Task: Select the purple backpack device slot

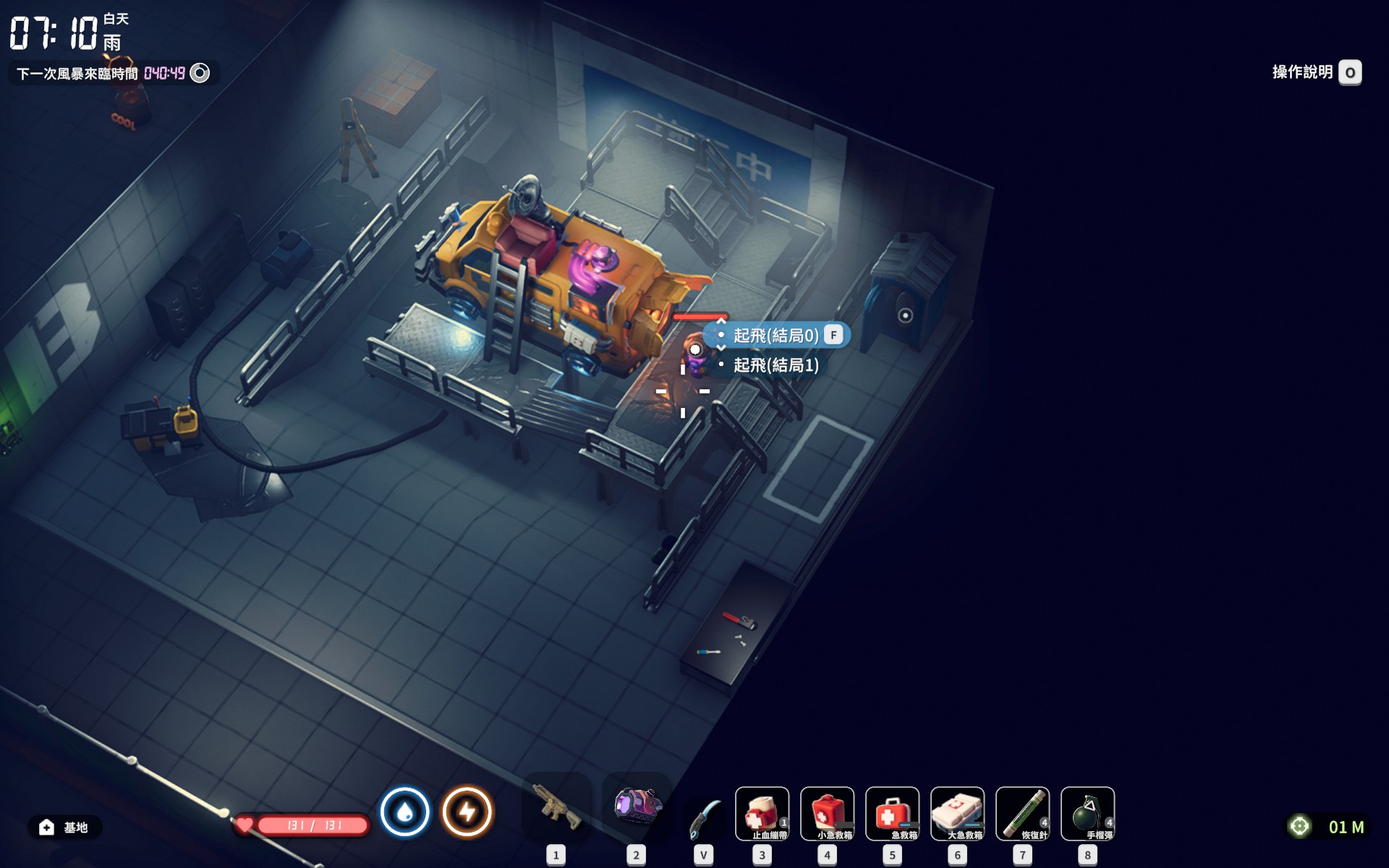Action: pyautogui.click(x=637, y=807)
